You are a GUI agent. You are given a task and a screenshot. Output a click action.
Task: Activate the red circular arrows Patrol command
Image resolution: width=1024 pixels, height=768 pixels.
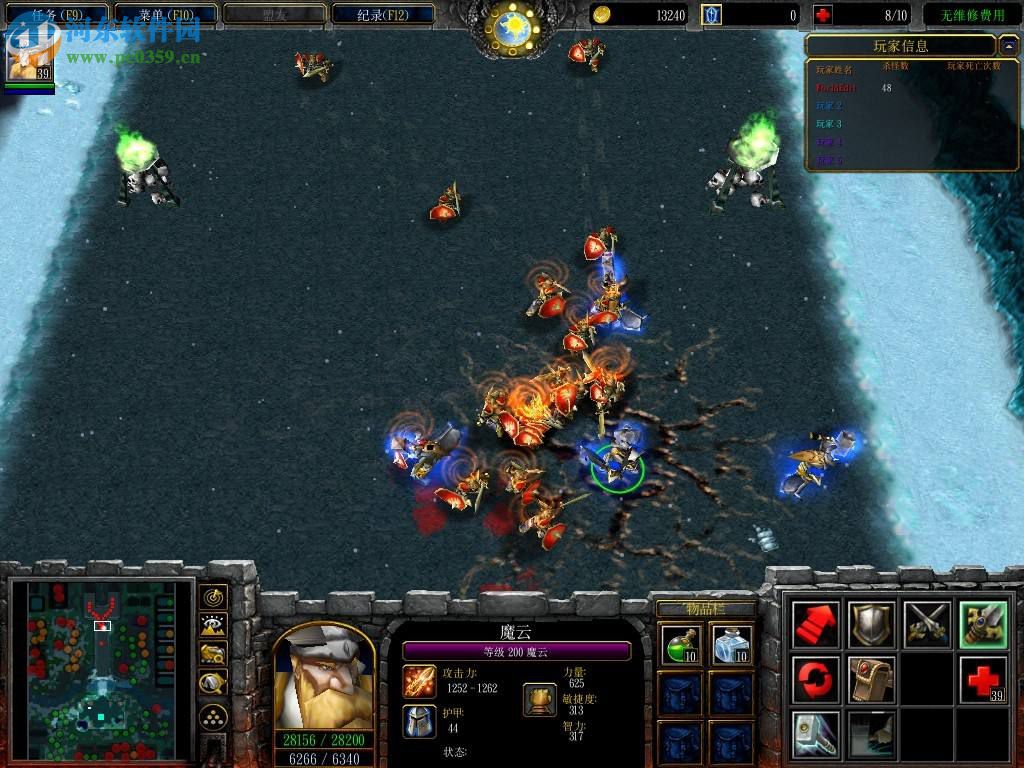click(x=816, y=680)
